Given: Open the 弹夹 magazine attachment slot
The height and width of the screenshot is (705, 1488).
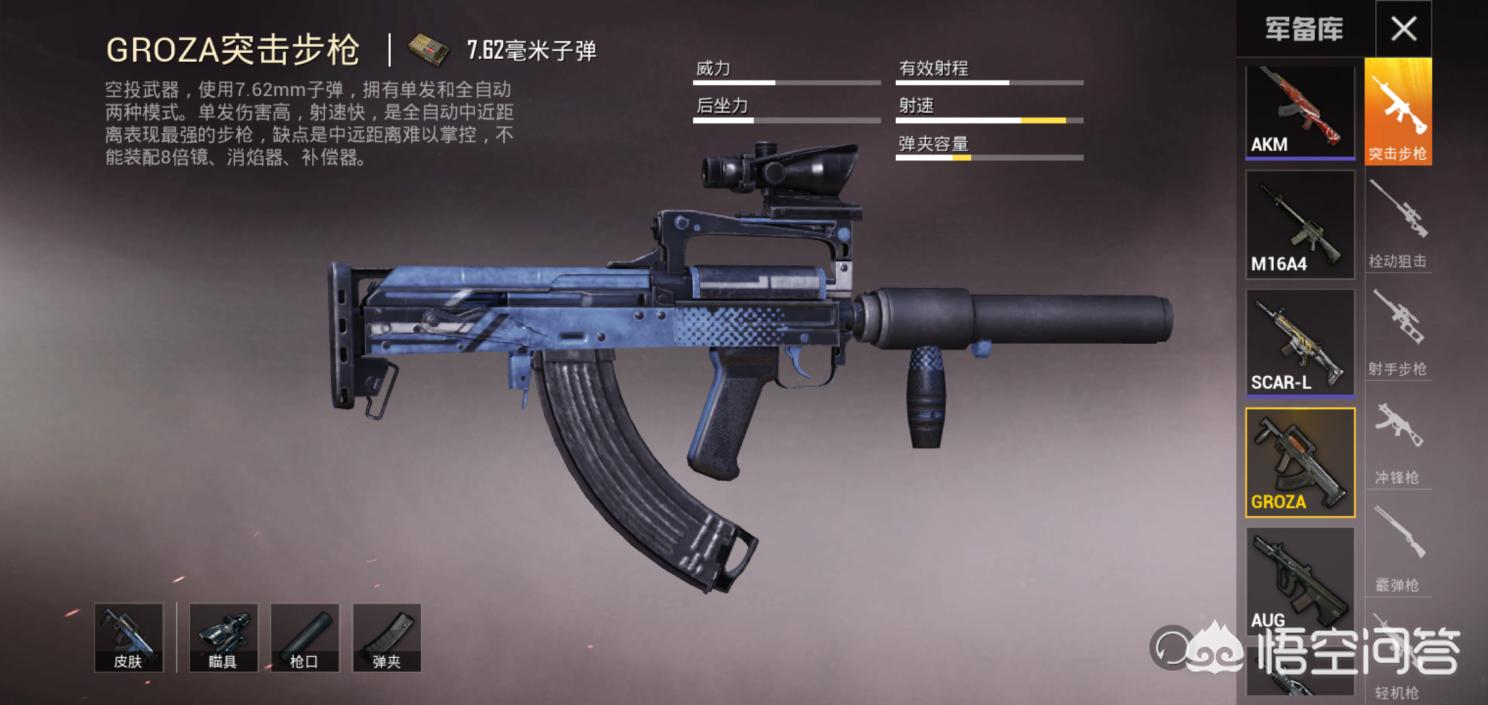Looking at the screenshot, I should tap(386, 638).
